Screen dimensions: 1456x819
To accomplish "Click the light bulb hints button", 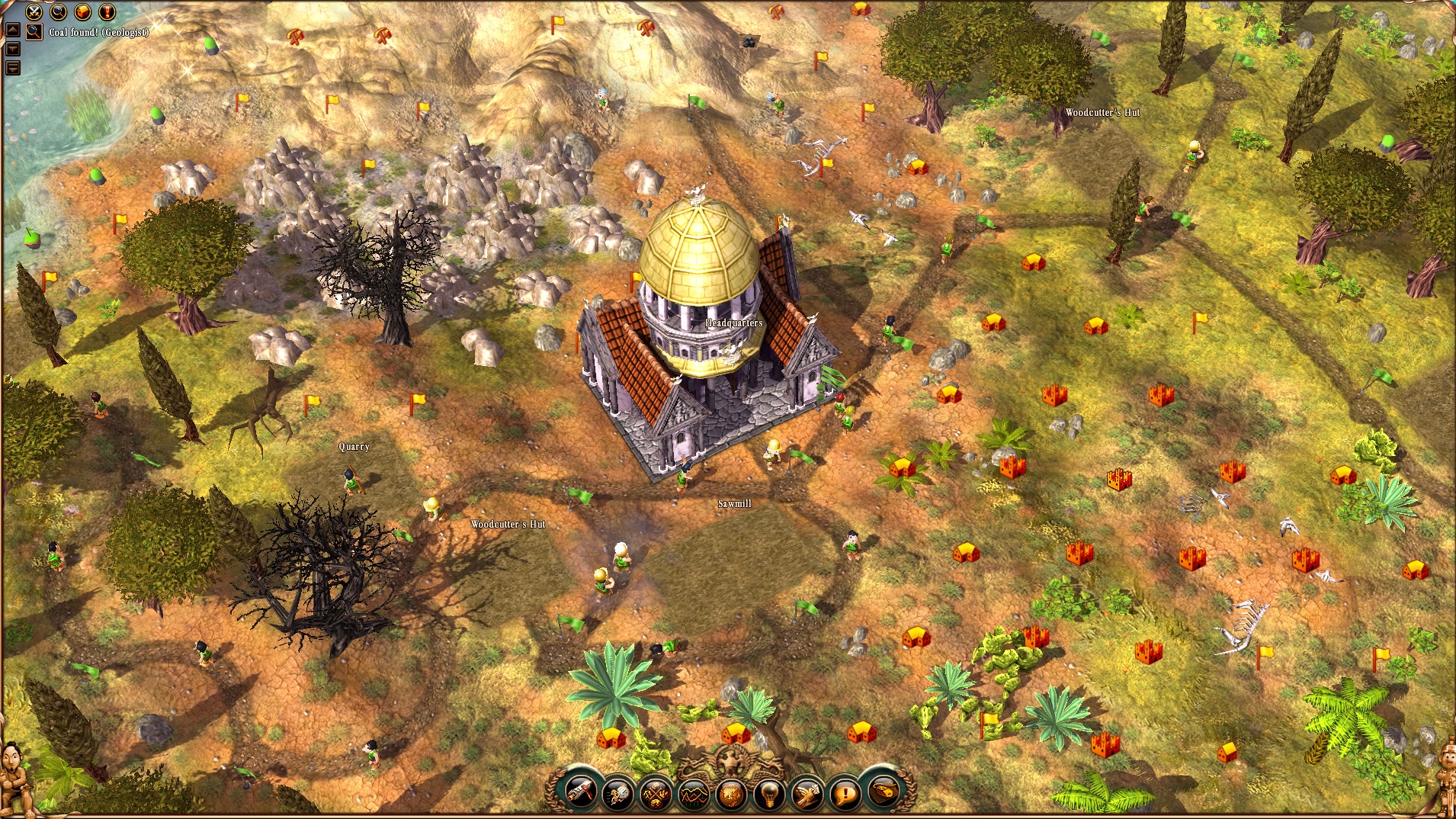I will [768, 794].
